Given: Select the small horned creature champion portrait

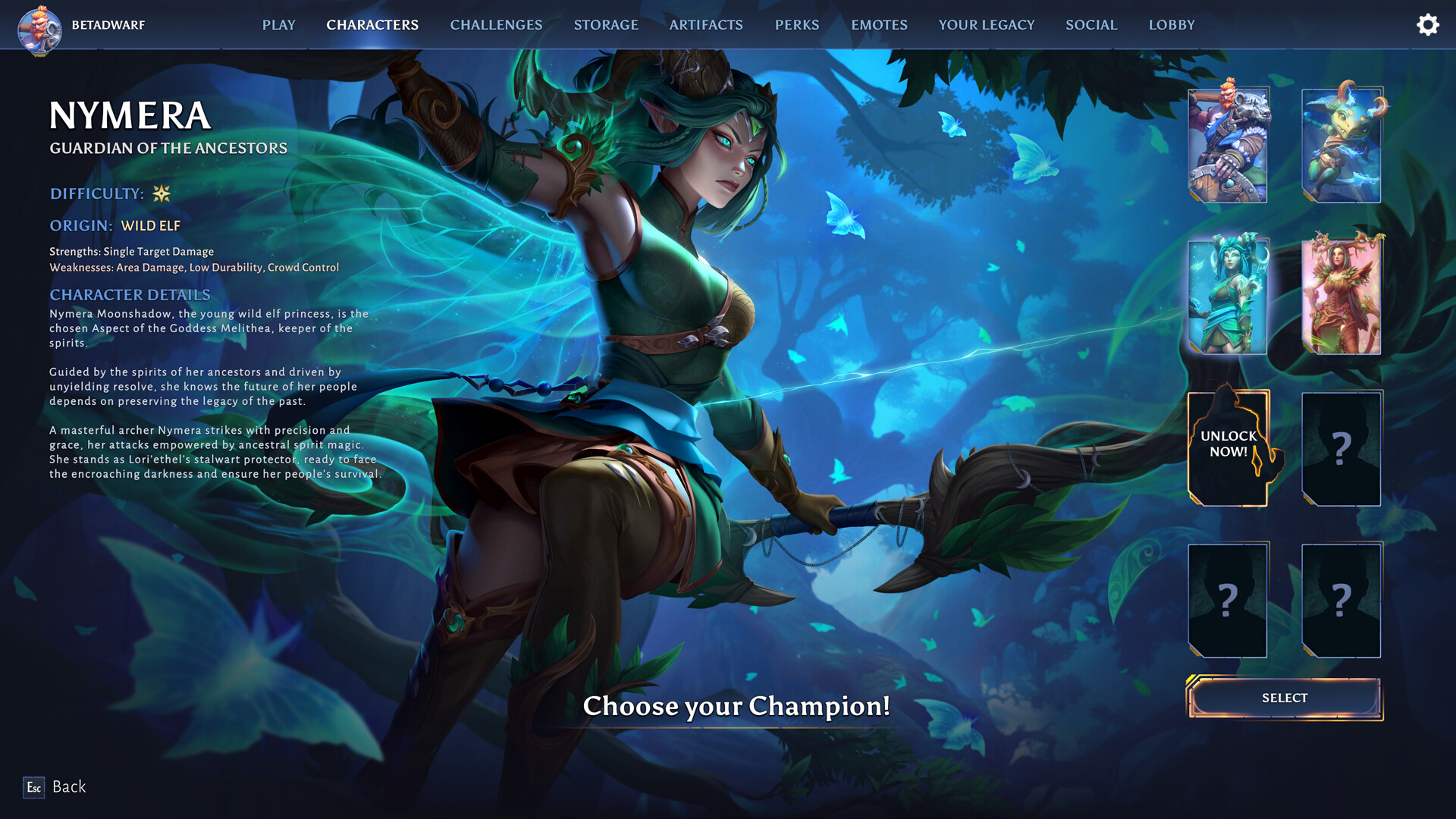Looking at the screenshot, I should [1341, 144].
